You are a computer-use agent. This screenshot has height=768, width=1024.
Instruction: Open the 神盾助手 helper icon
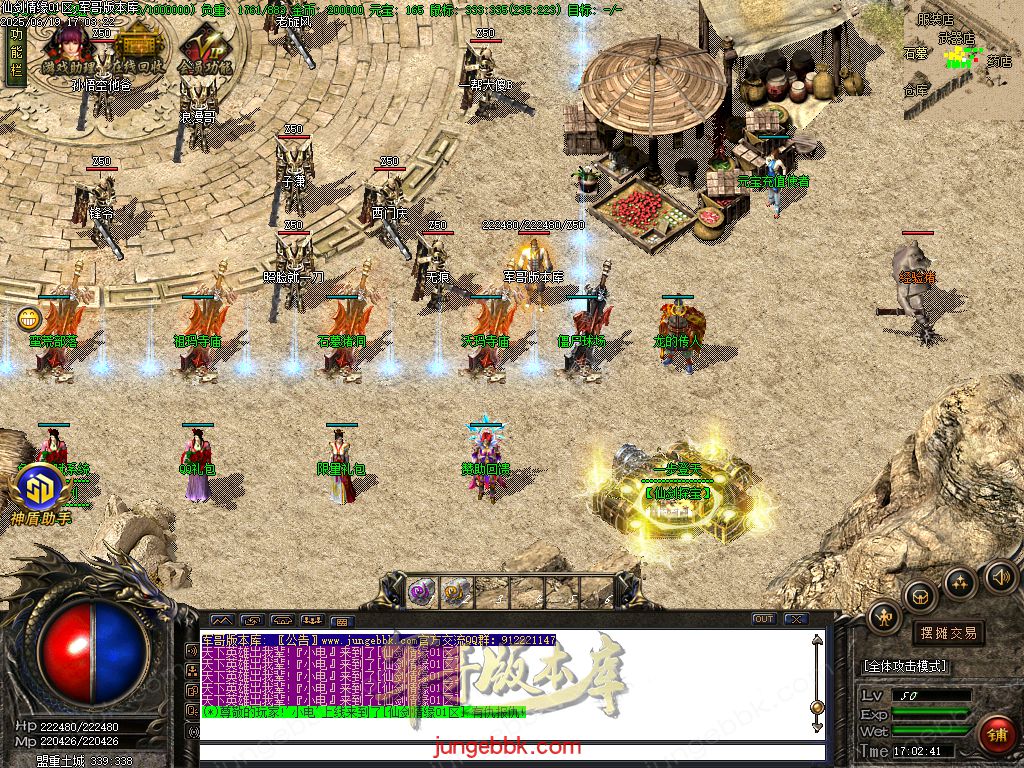[41, 494]
